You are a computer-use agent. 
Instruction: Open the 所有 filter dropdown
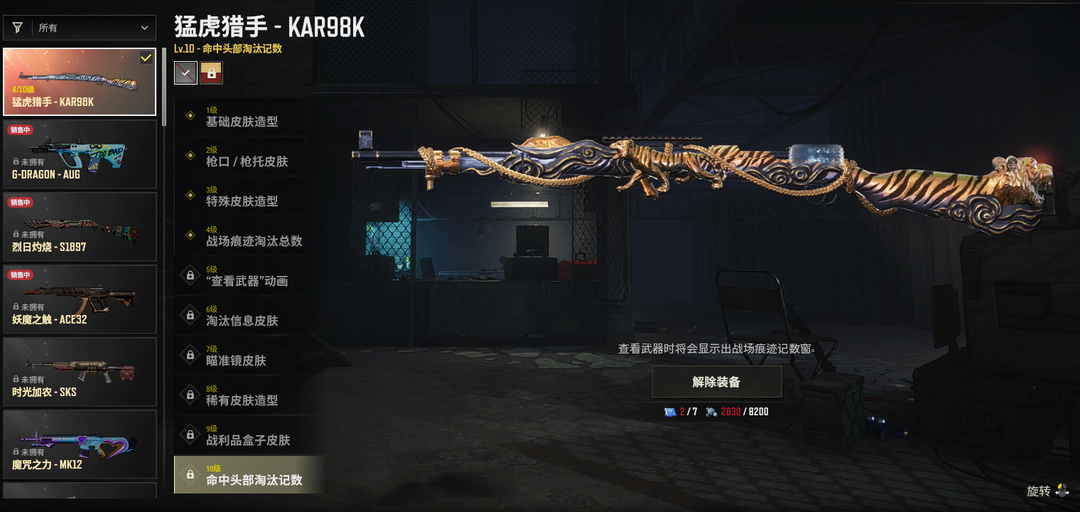click(x=80, y=28)
